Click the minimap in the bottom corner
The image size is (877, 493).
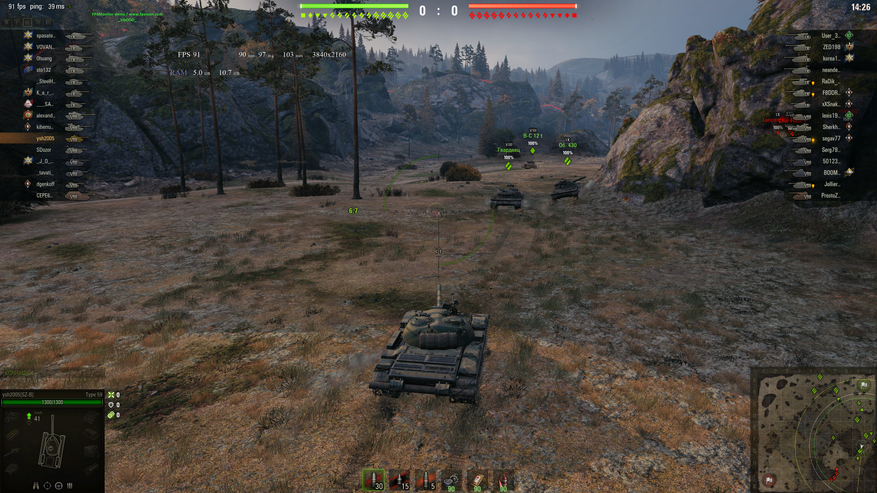click(x=813, y=430)
